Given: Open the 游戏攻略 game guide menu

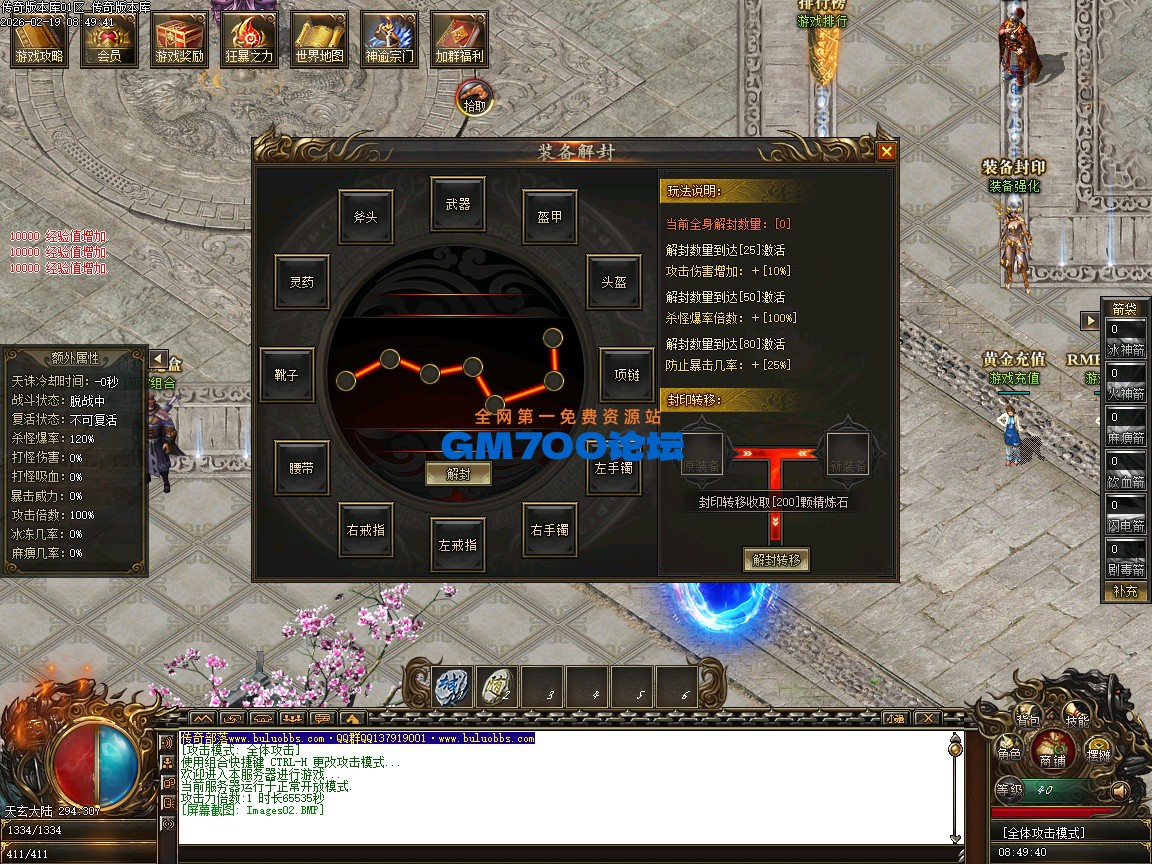Looking at the screenshot, I should (39, 40).
